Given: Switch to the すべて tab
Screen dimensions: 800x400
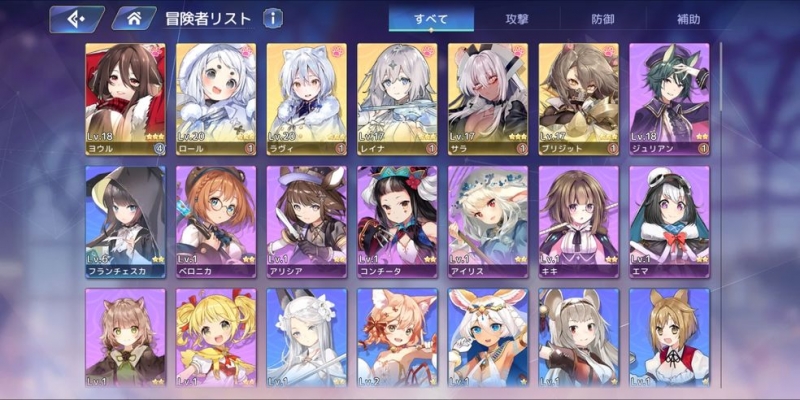Looking at the screenshot, I should tap(431, 19).
